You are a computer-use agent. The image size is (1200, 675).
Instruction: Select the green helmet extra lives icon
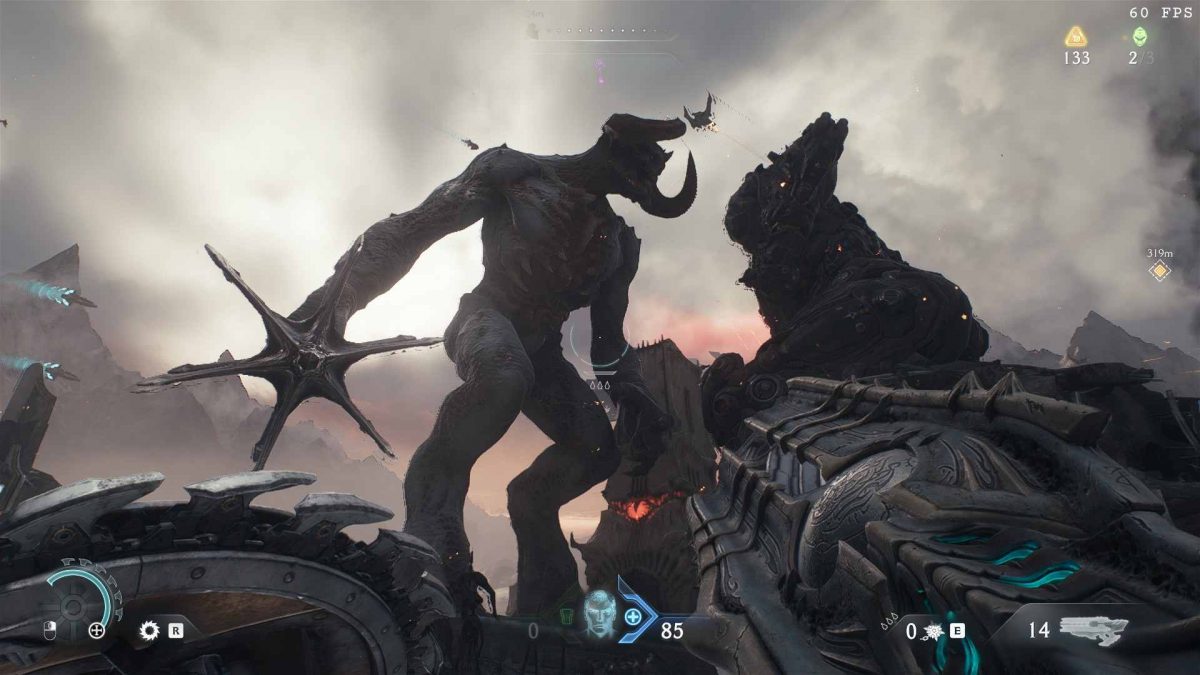(x=1139, y=37)
